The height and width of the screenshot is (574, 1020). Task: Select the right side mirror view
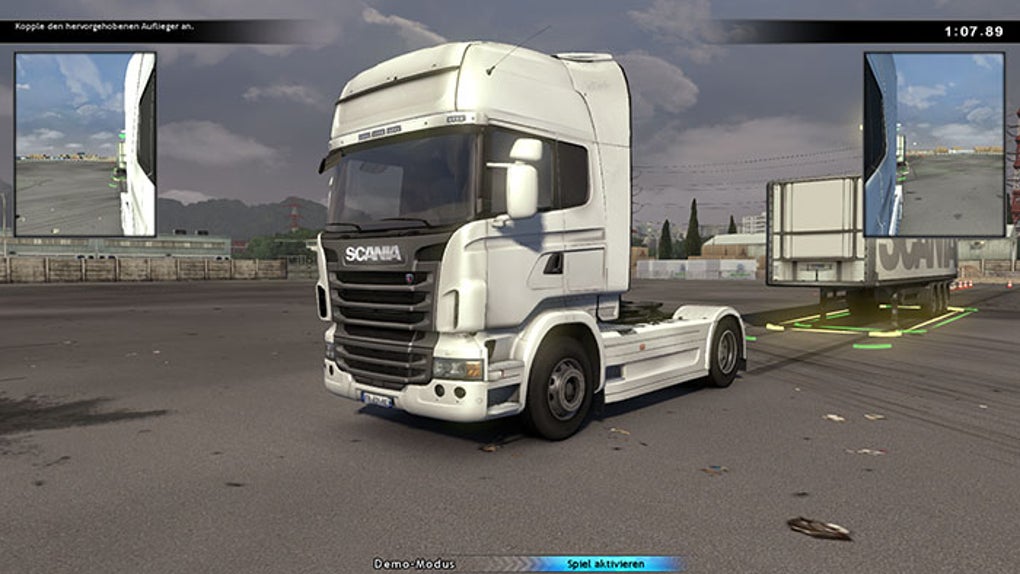click(x=934, y=144)
